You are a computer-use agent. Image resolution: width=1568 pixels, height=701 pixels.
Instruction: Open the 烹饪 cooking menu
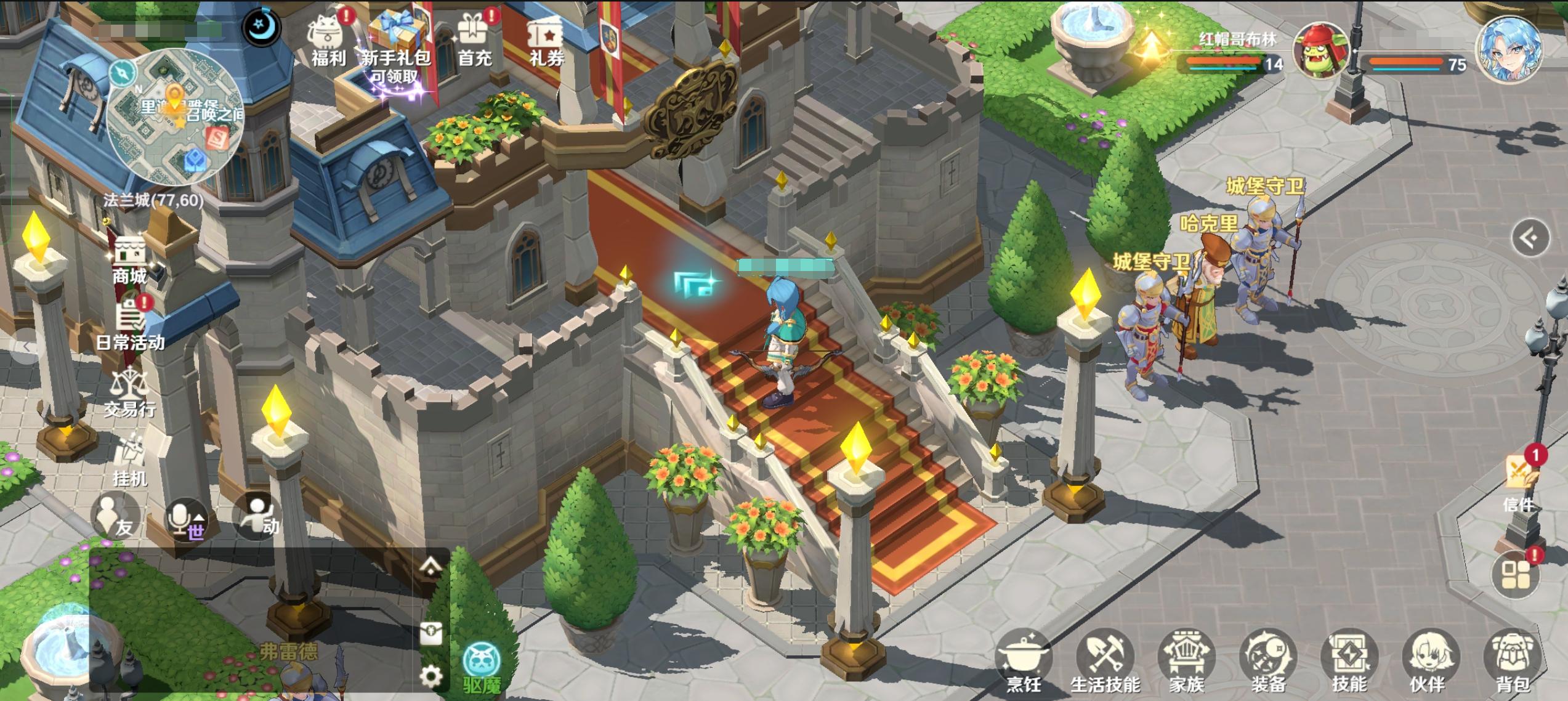[1023, 662]
